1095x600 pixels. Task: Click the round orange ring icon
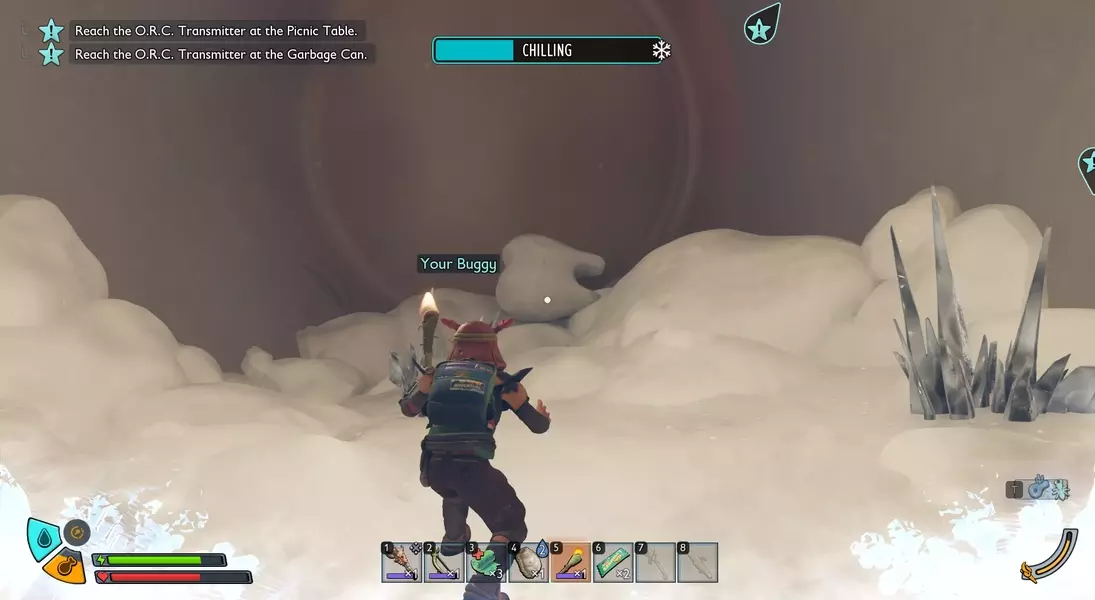point(77,532)
